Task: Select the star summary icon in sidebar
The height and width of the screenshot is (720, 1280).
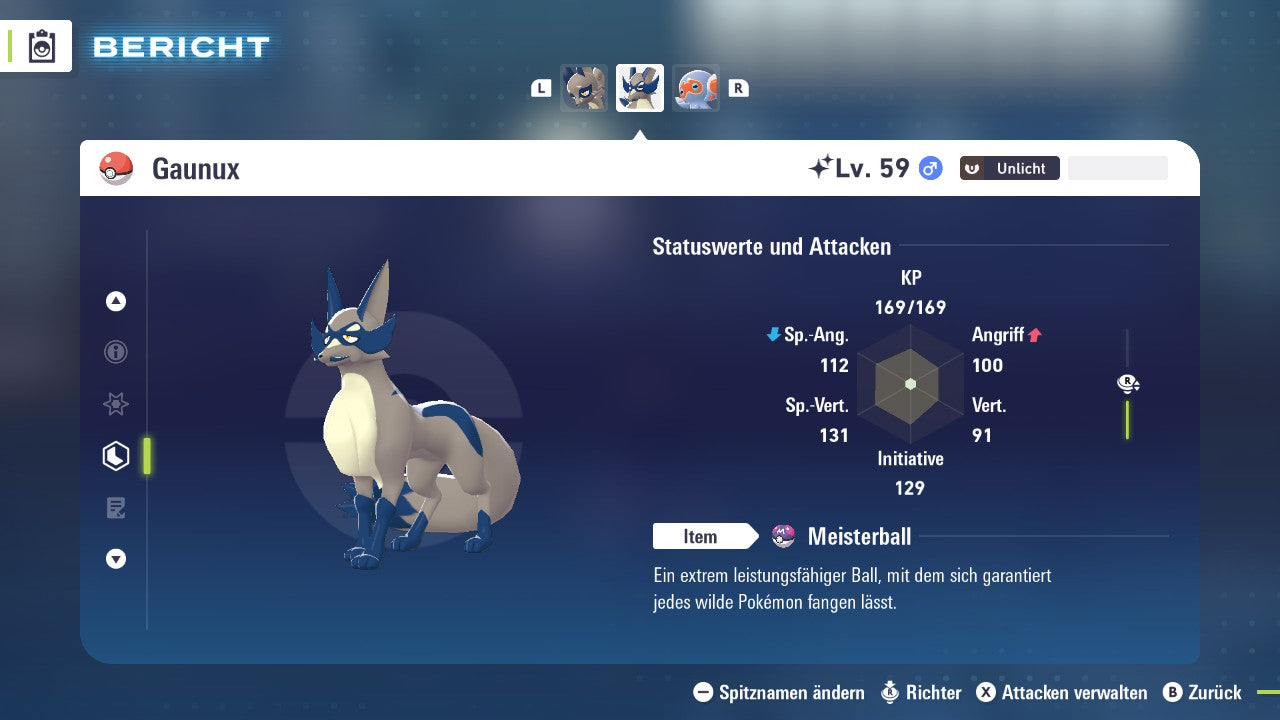Action: (115, 404)
